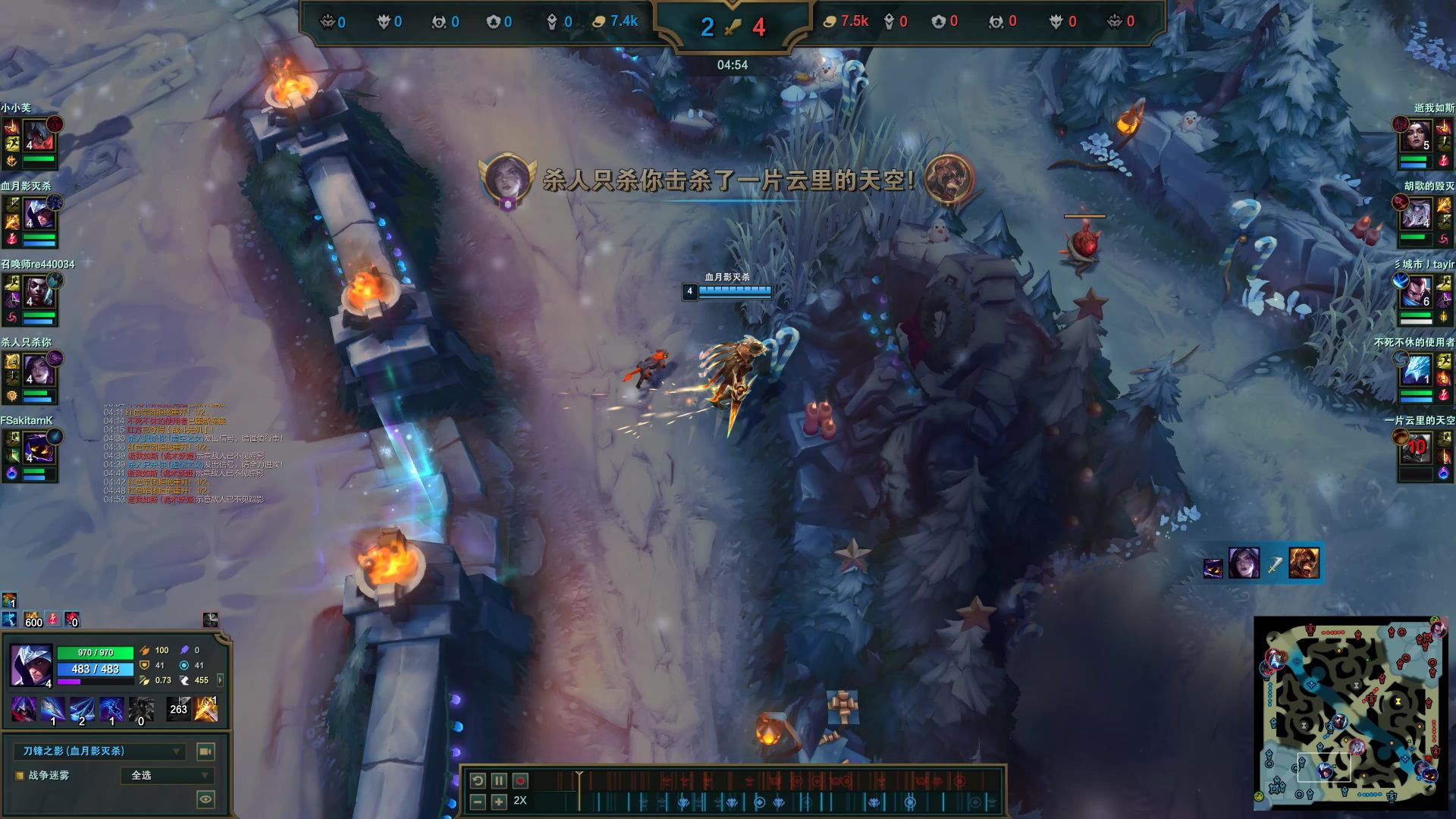Click the jump-back replay button
Image resolution: width=1456 pixels, height=819 pixels.
478,780
